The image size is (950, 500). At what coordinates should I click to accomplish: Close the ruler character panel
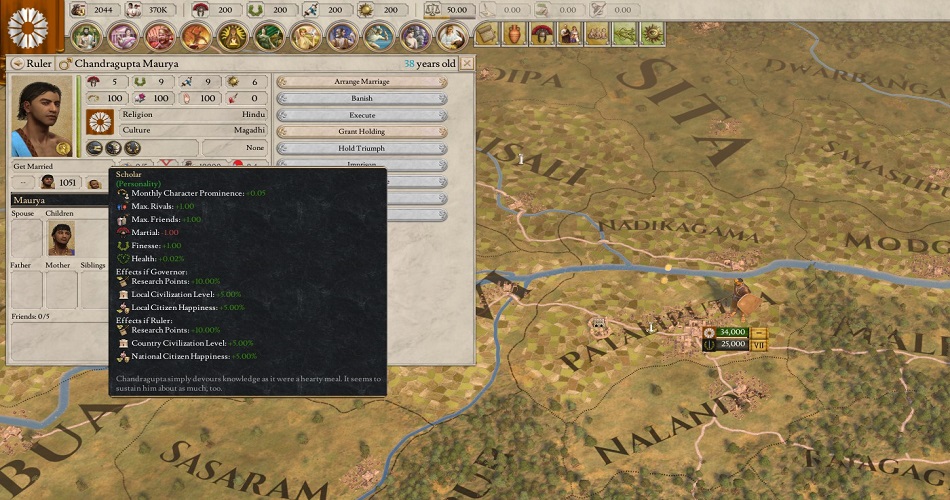pos(467,64)
